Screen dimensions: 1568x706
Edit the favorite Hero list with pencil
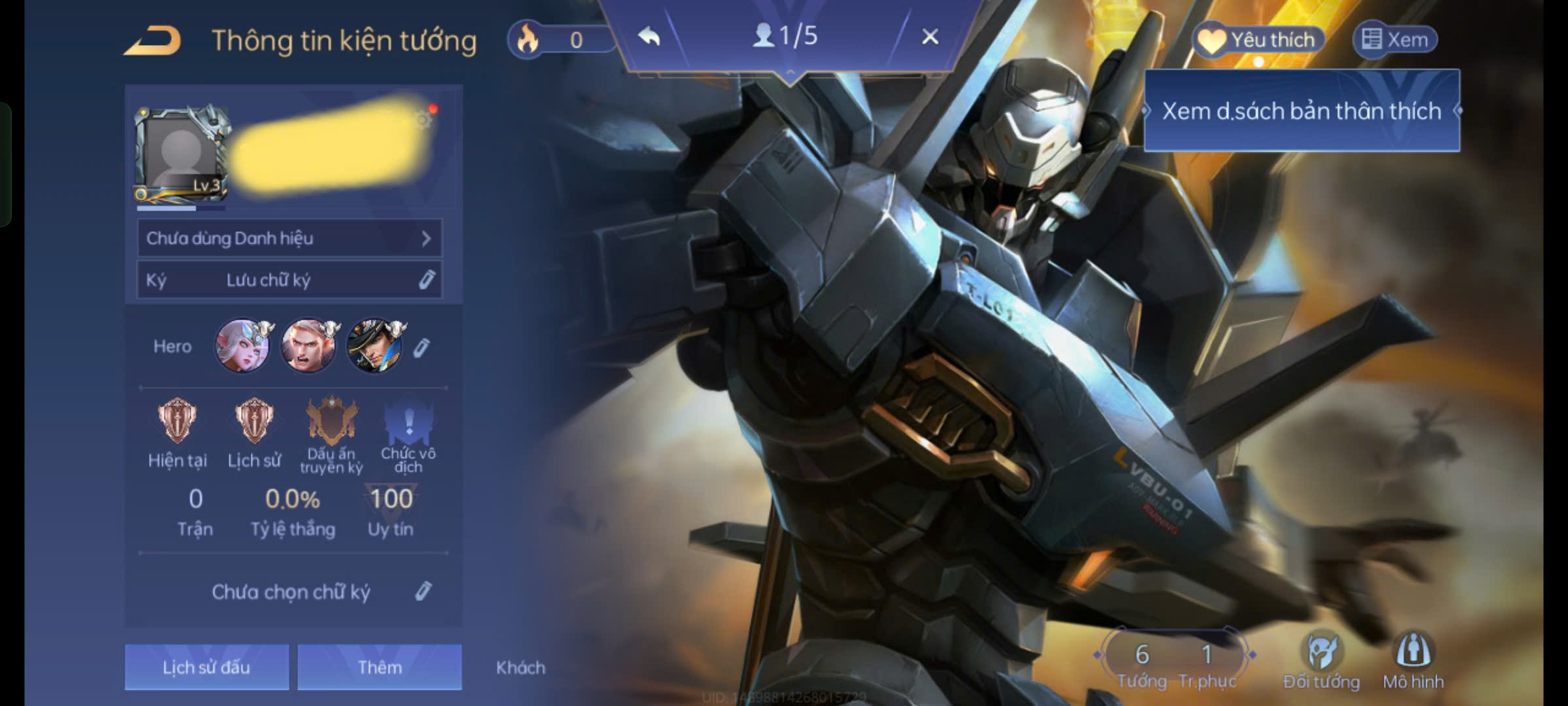click(x=422, y=347)
